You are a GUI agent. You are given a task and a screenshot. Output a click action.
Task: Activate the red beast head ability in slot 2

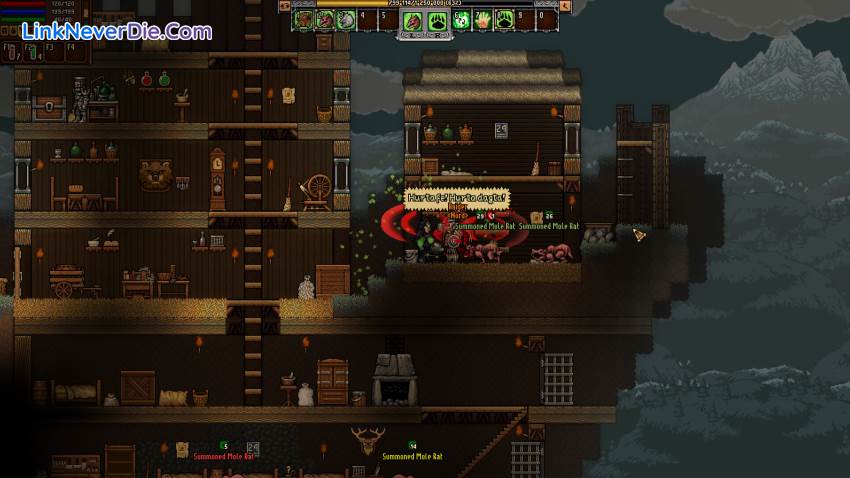[x=325, y=18]
